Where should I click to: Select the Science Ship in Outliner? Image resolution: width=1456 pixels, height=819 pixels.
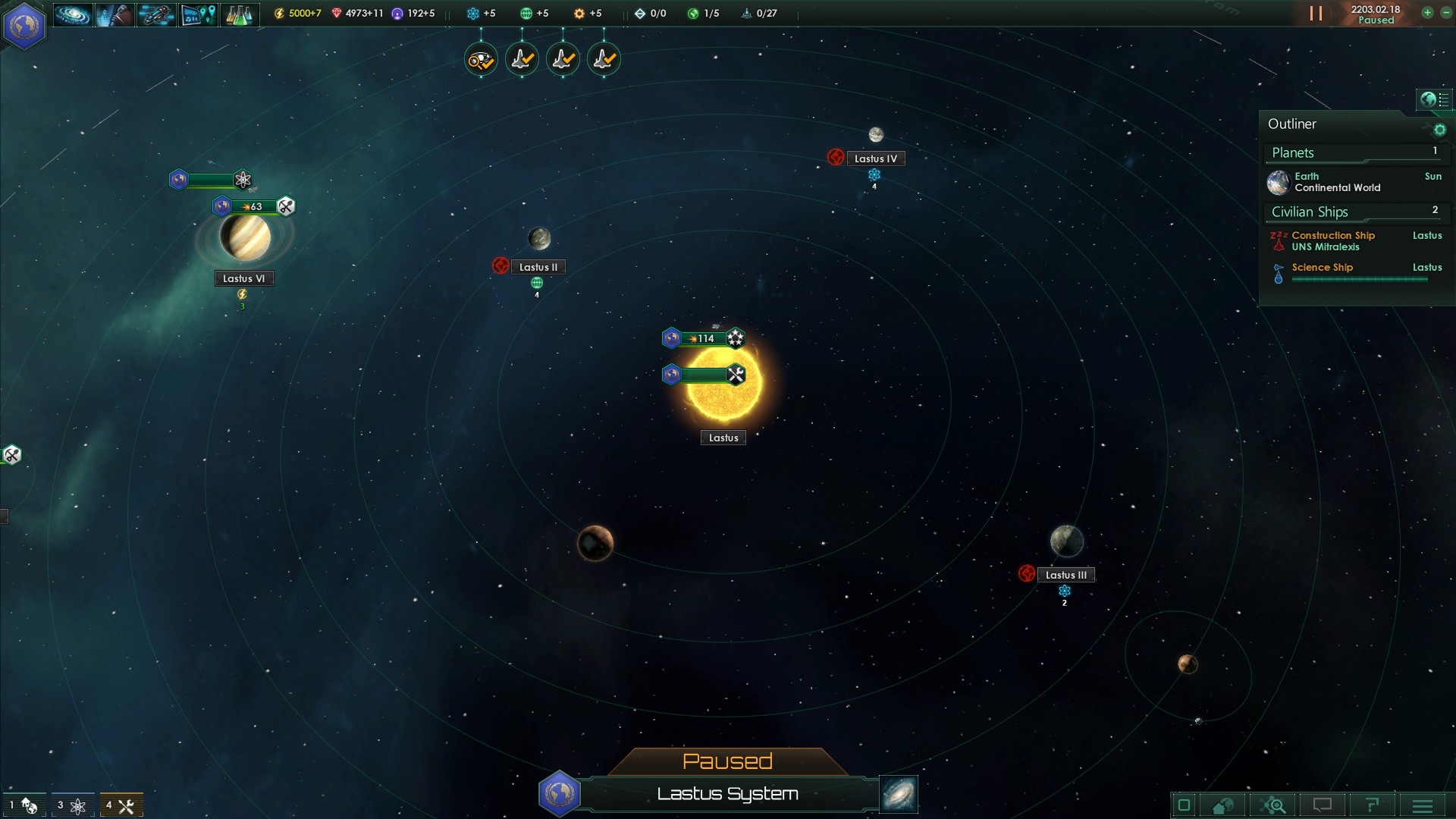pos(1323,268)
